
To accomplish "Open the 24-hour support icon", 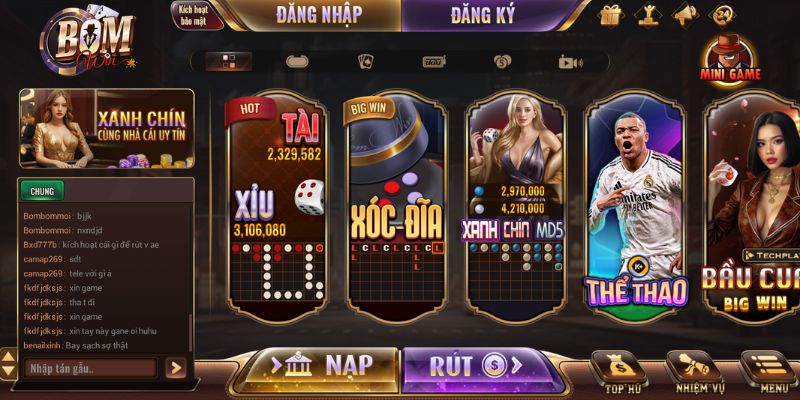I will [722, 16].
